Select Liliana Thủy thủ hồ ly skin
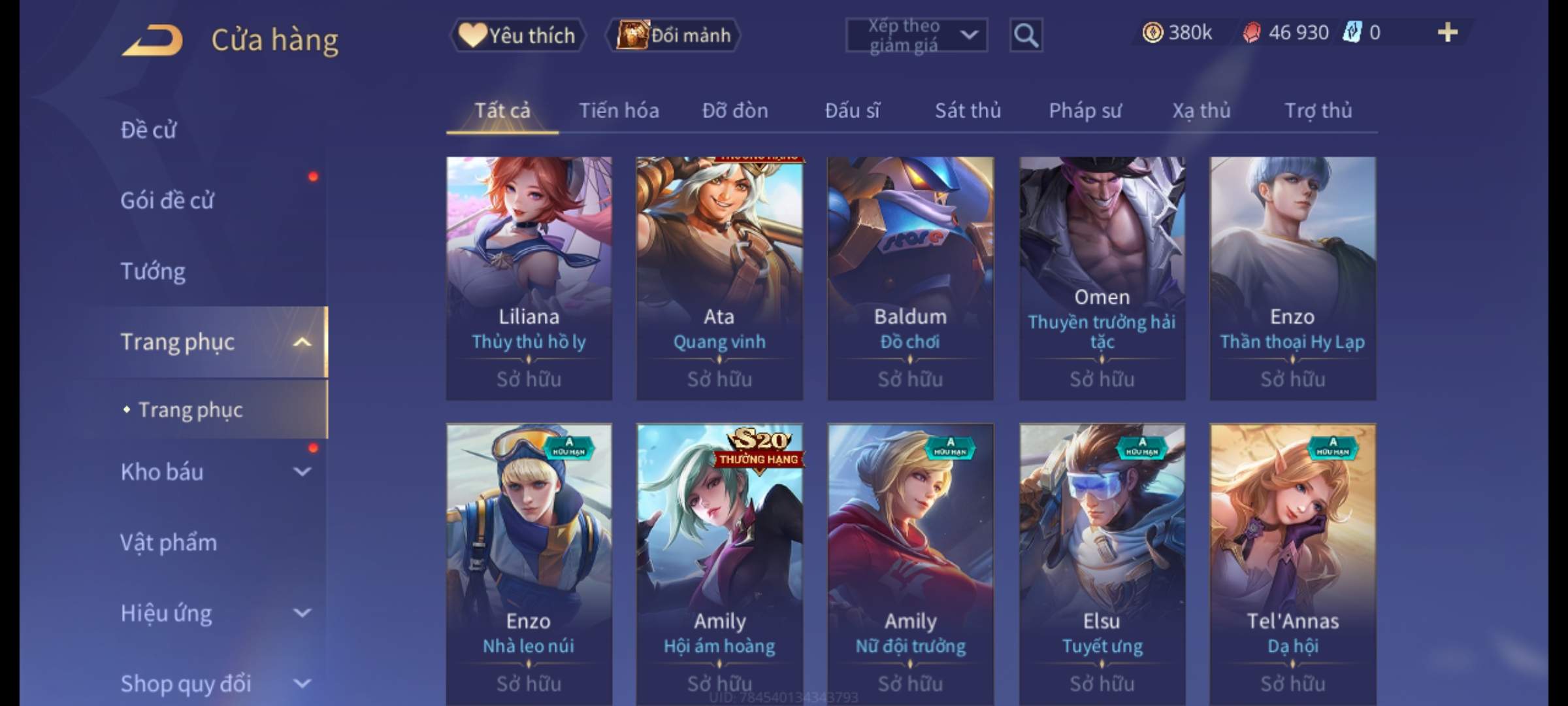 tap(529, 278)
